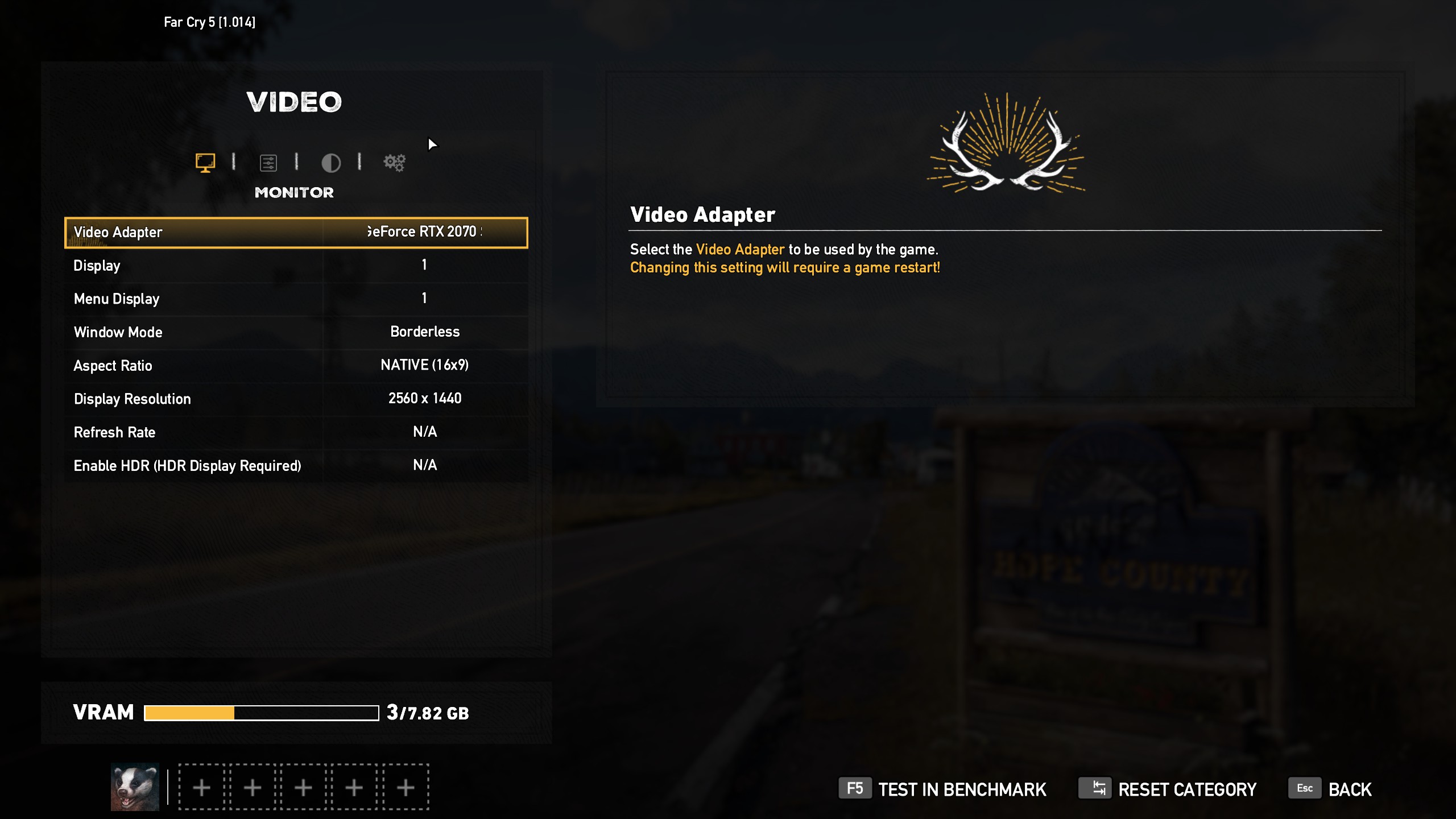Screen dimensions: 1456x819
Task: Select the Enable HDR setting row
Action: (x=296, y=465)
